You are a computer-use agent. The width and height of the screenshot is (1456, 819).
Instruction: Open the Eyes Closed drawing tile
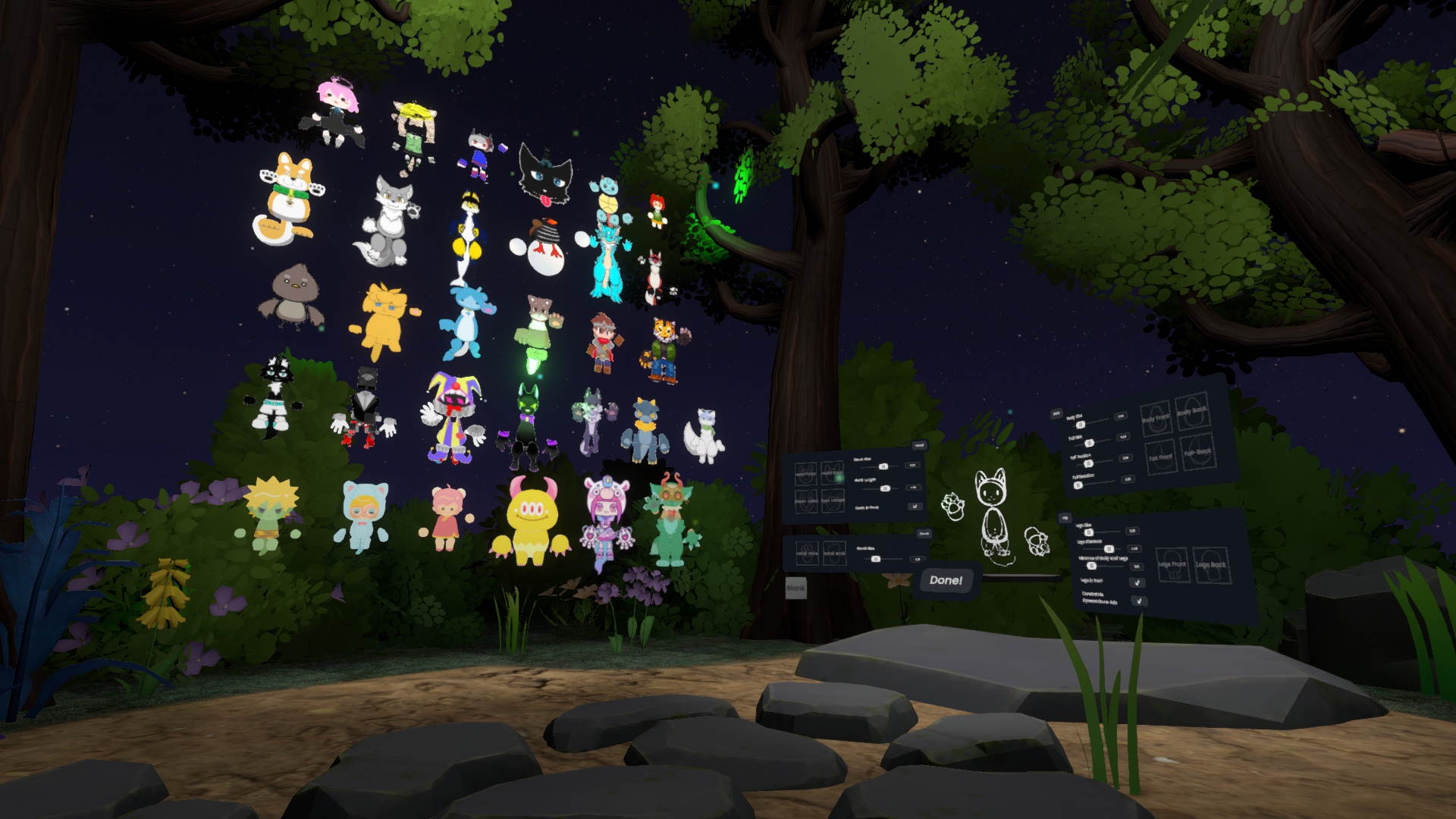coord(832,500)
